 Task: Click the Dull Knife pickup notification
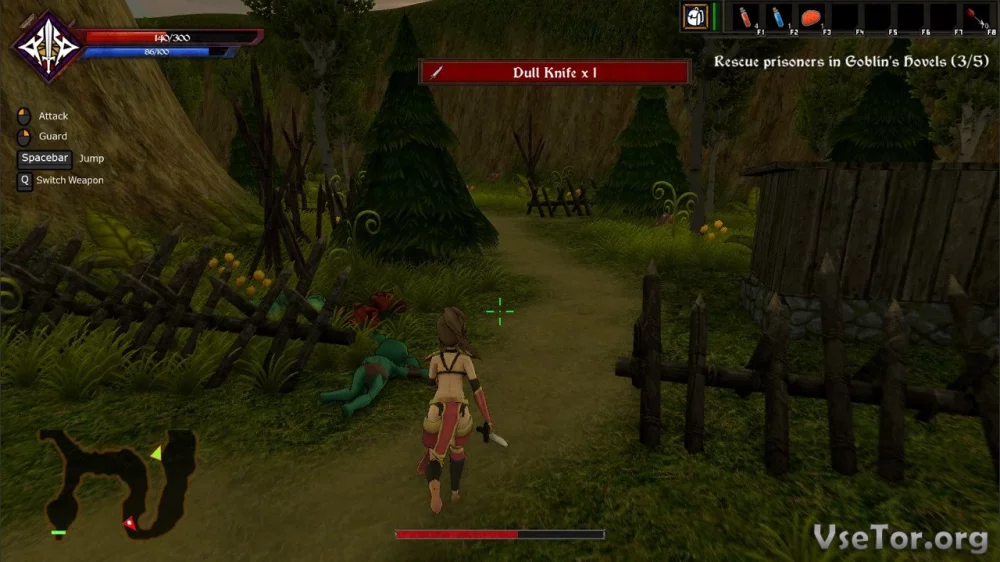tap(555, 72)
